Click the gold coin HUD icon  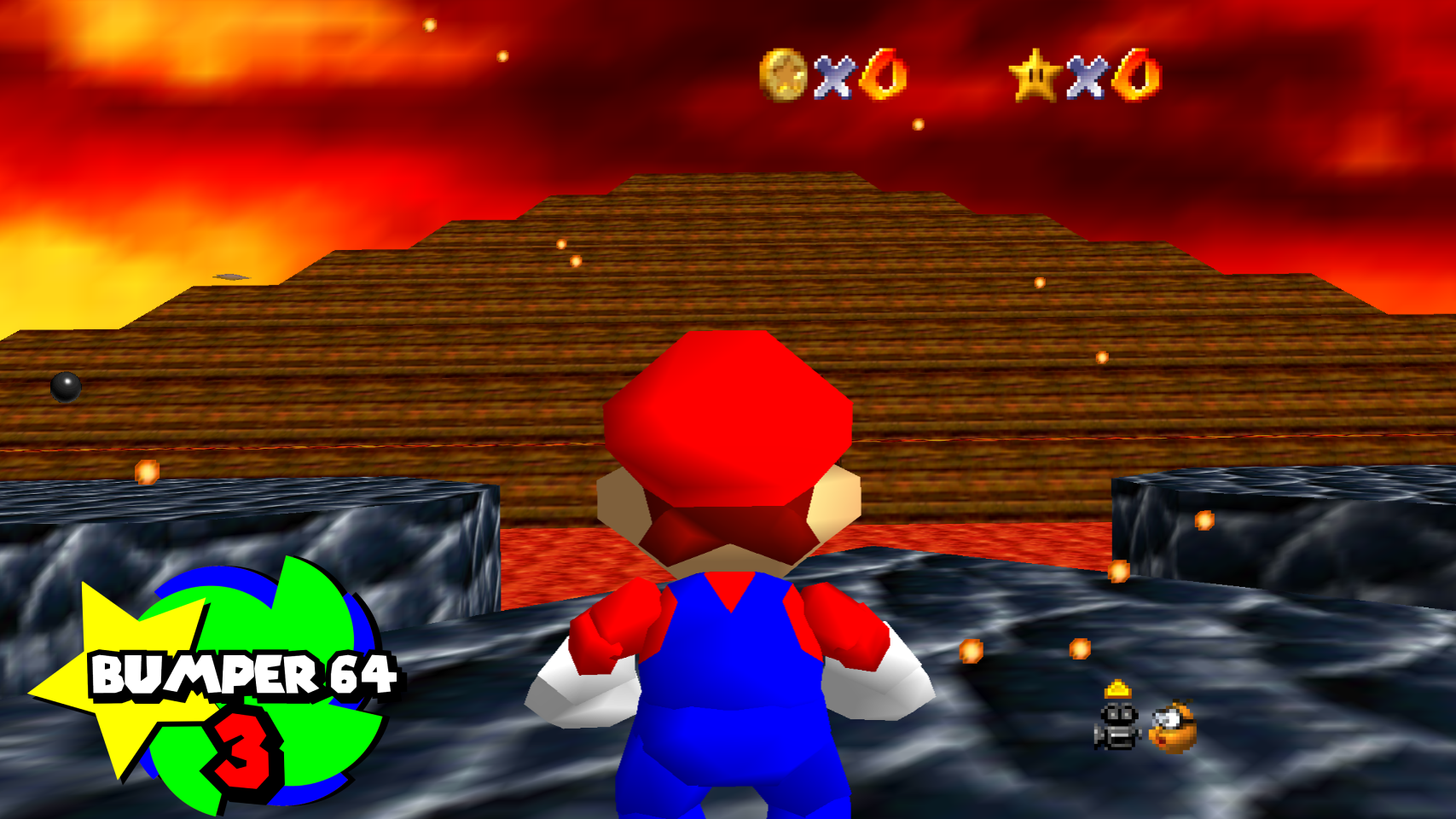(782, 75)
